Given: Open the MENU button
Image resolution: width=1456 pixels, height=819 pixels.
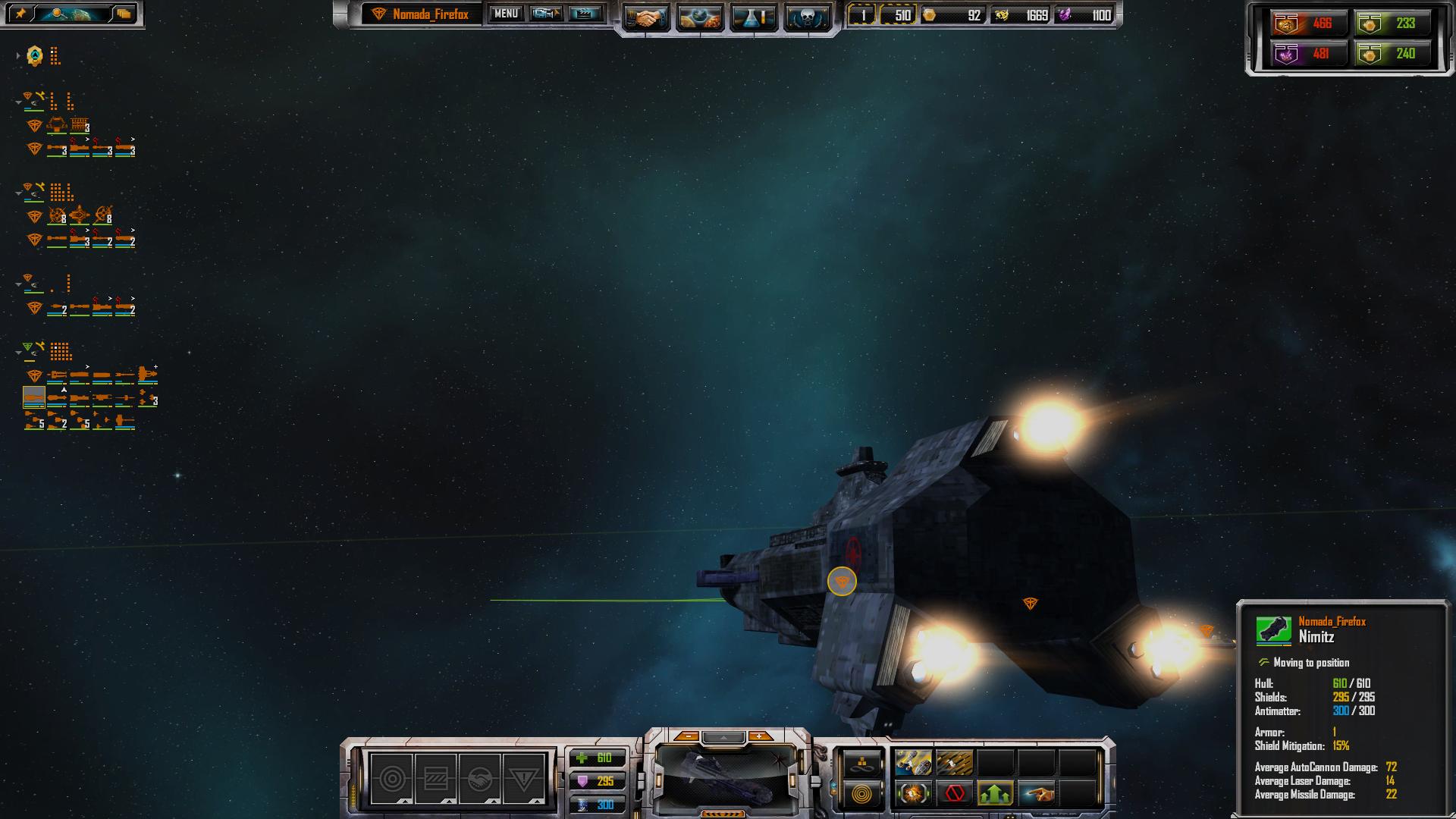Looking at the screenshot, I should click(x=506, y=14).
